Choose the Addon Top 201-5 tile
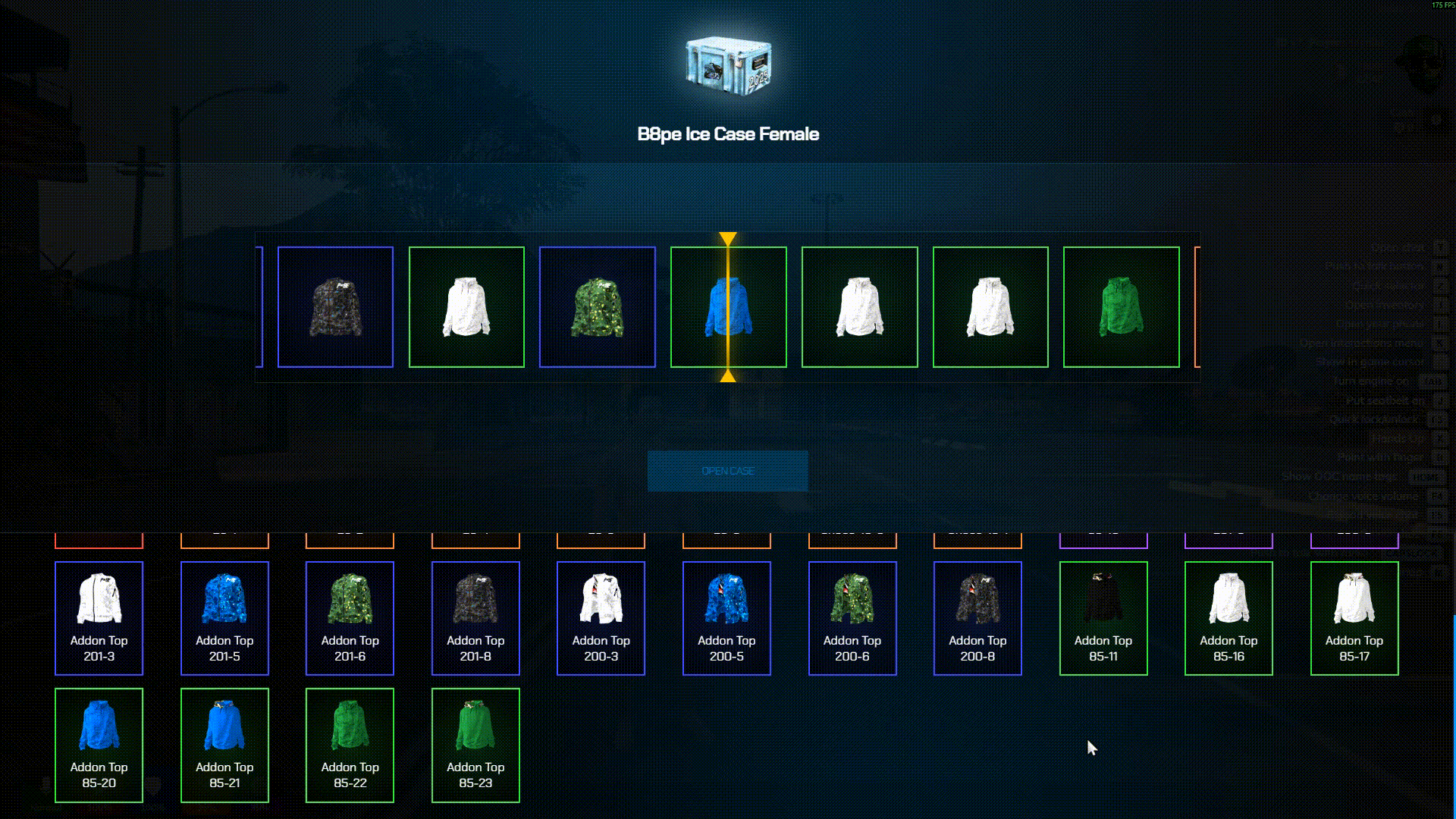 pyautogui.click(x=224, y=618)
